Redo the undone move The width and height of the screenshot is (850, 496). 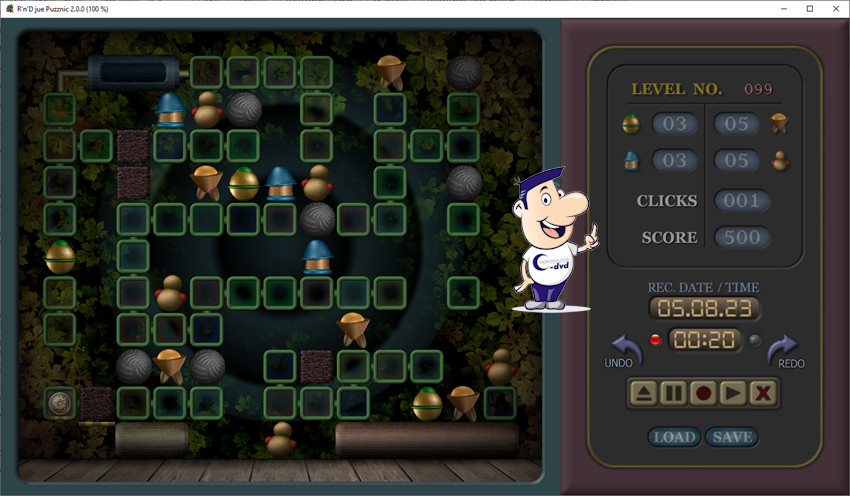783,349
